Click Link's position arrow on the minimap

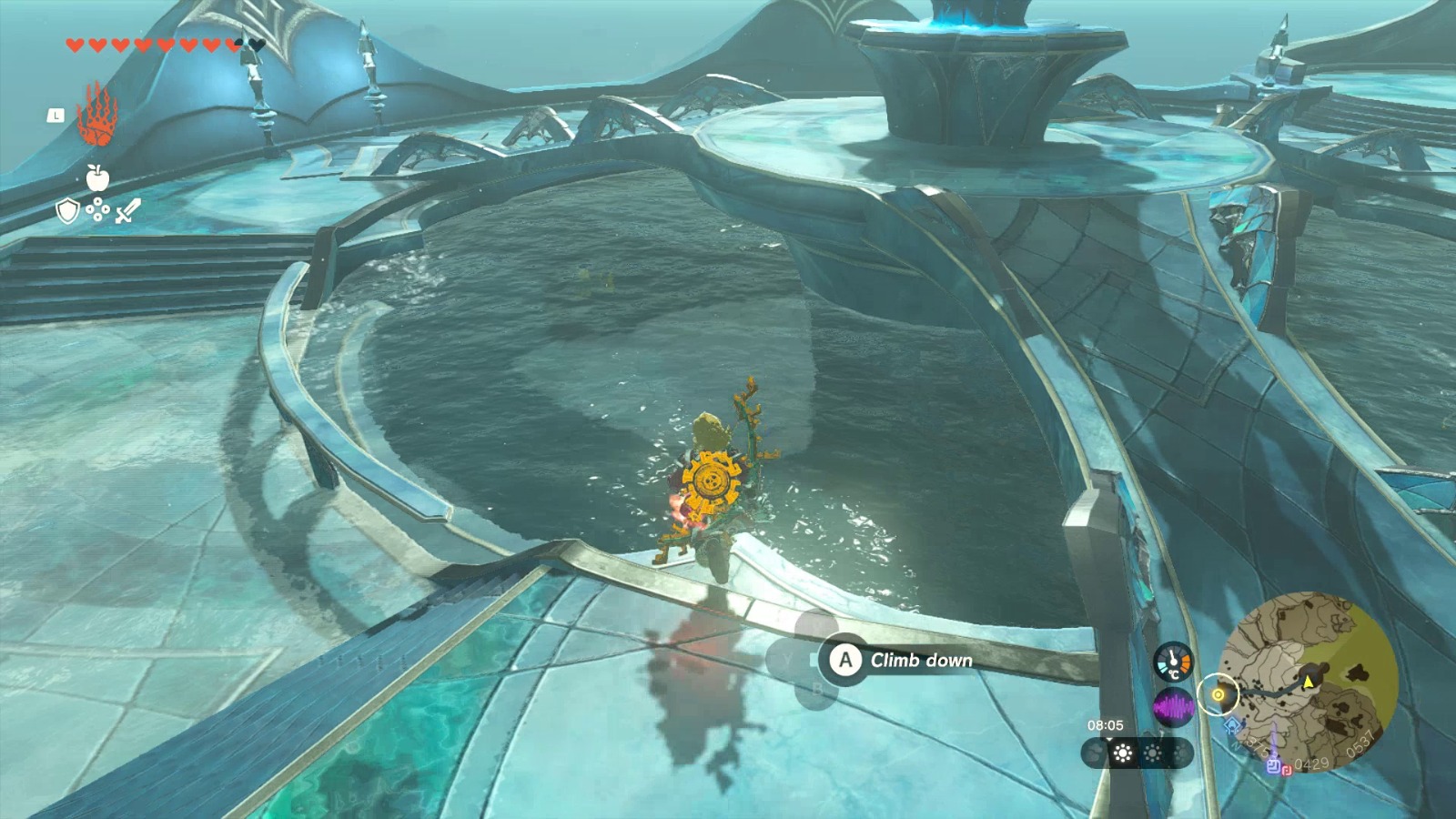point(1308,683)
